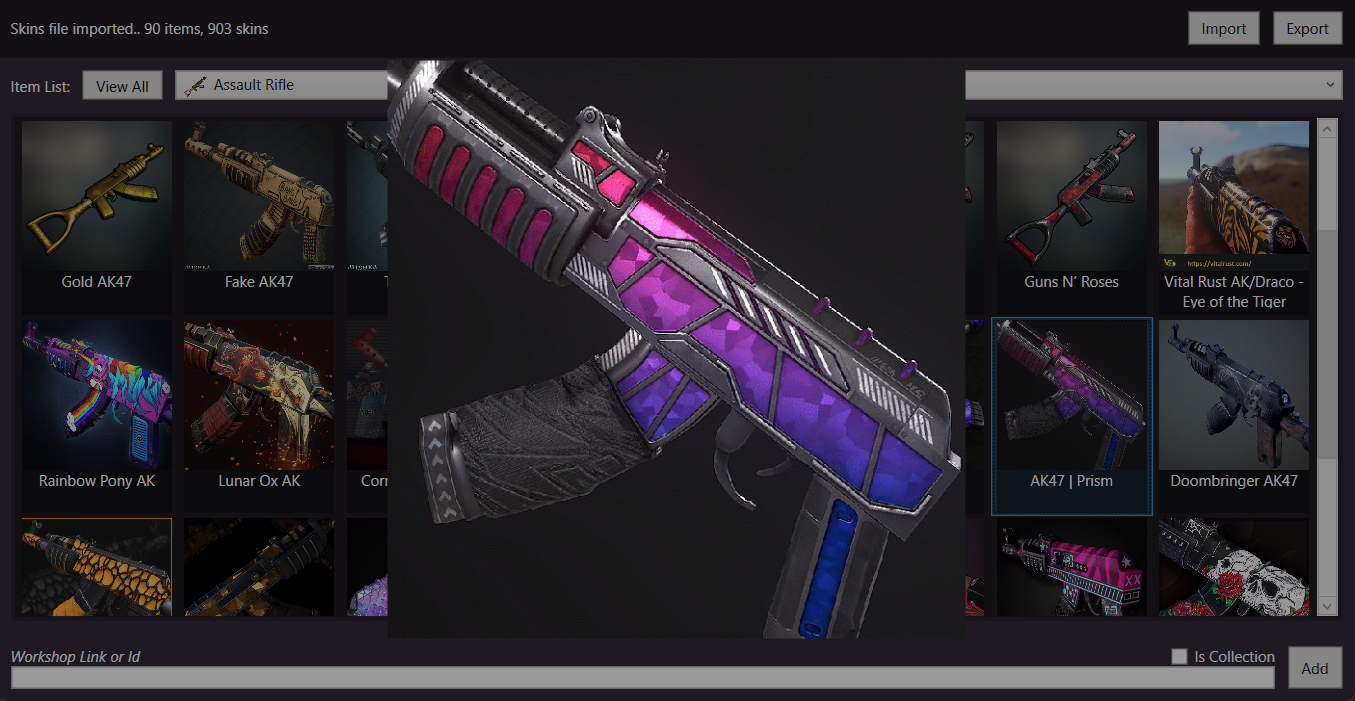
Task: Choose the orange scaled AK skin thumbnail
Action: tap(97, 566)
